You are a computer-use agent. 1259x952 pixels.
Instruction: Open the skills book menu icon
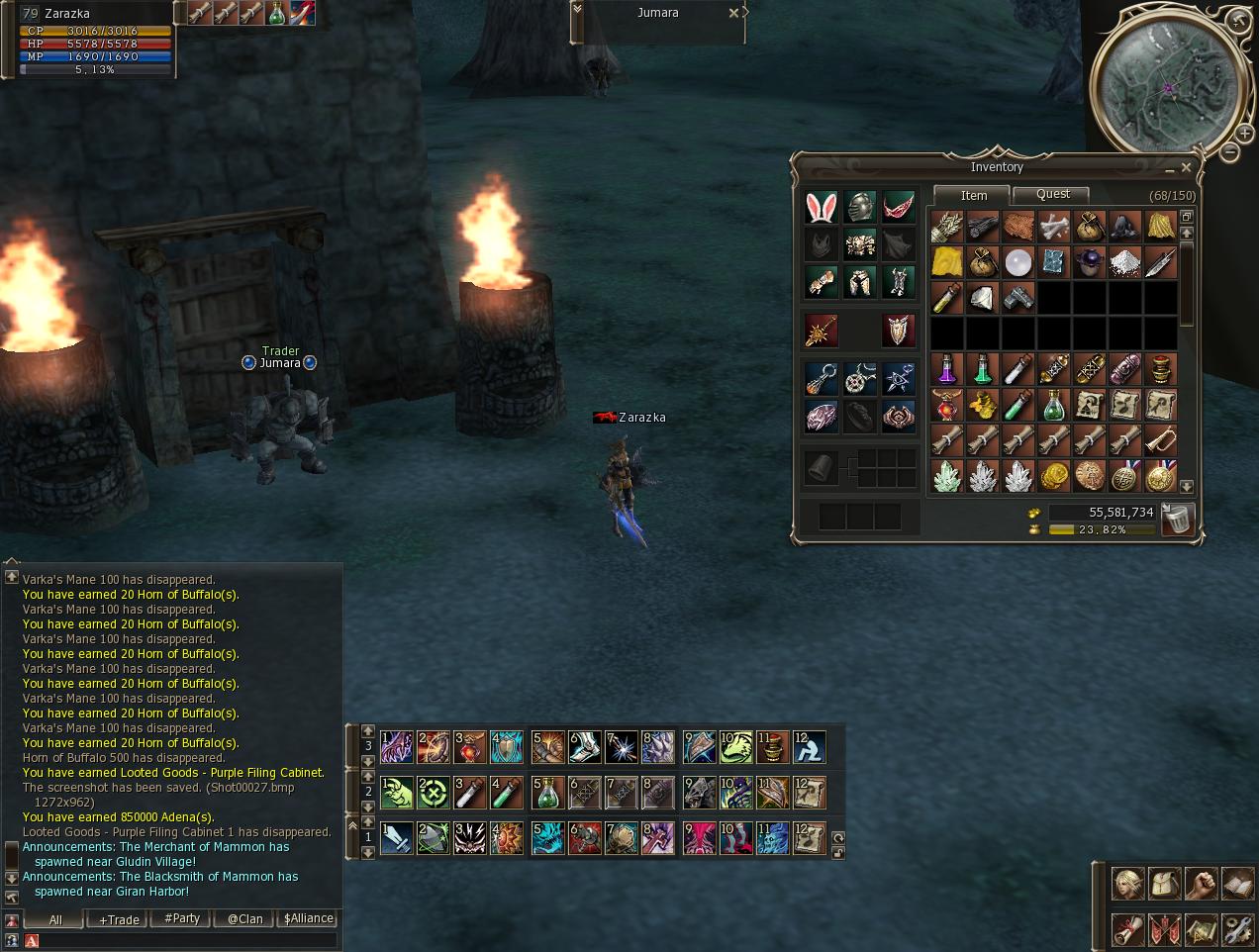[1237, 884]
